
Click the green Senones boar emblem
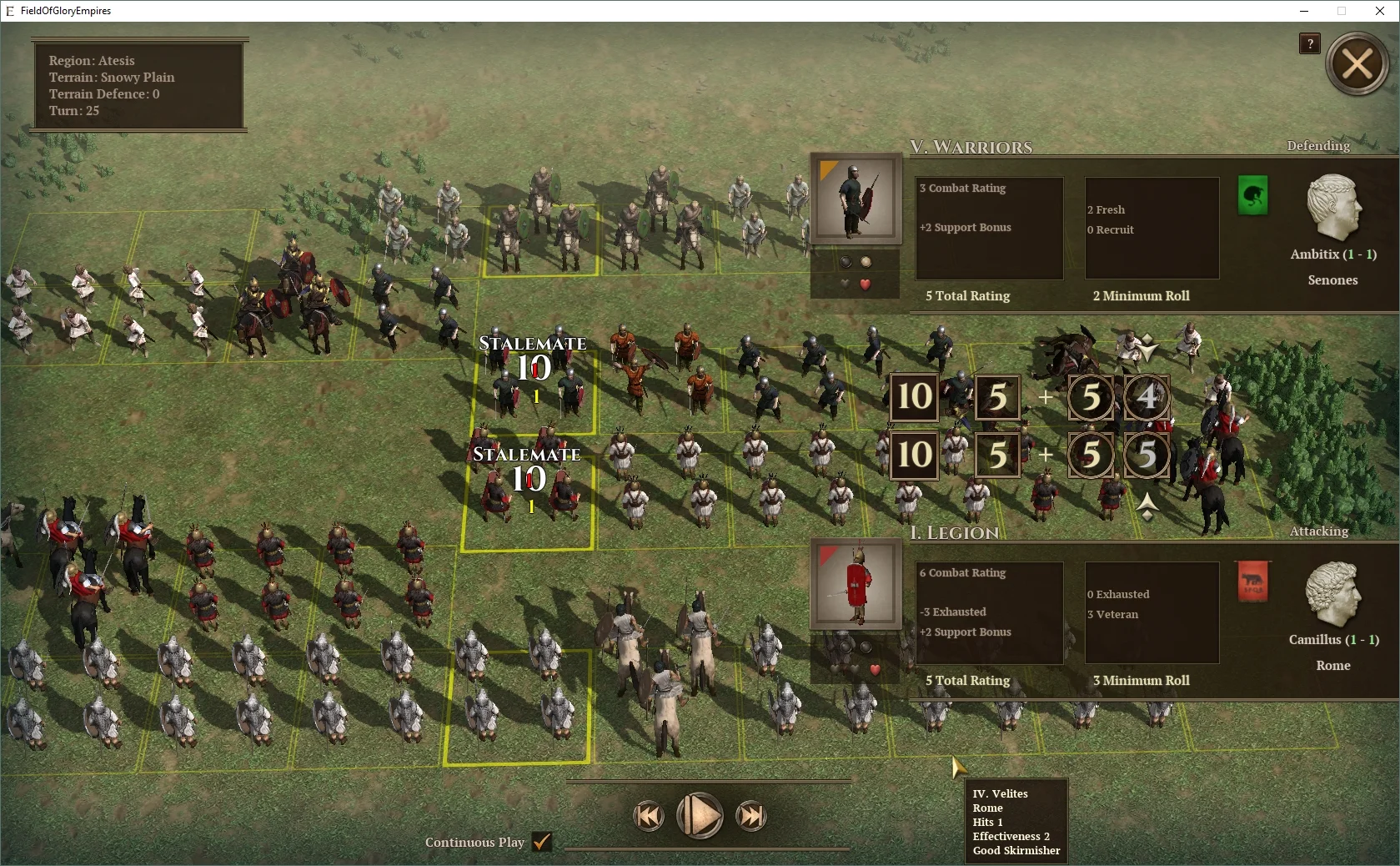point(1252,196)
